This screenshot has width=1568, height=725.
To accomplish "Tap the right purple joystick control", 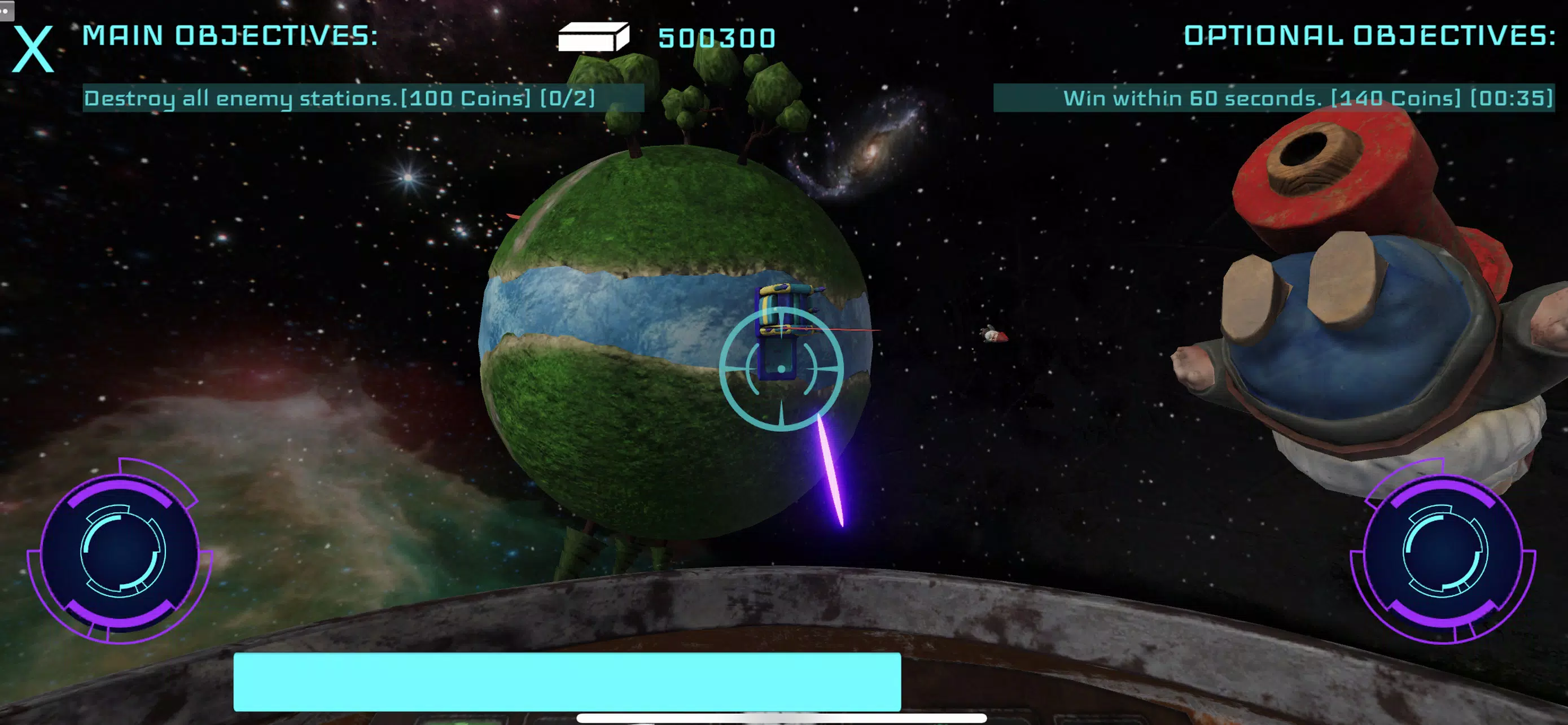I will pos(1443,552).
